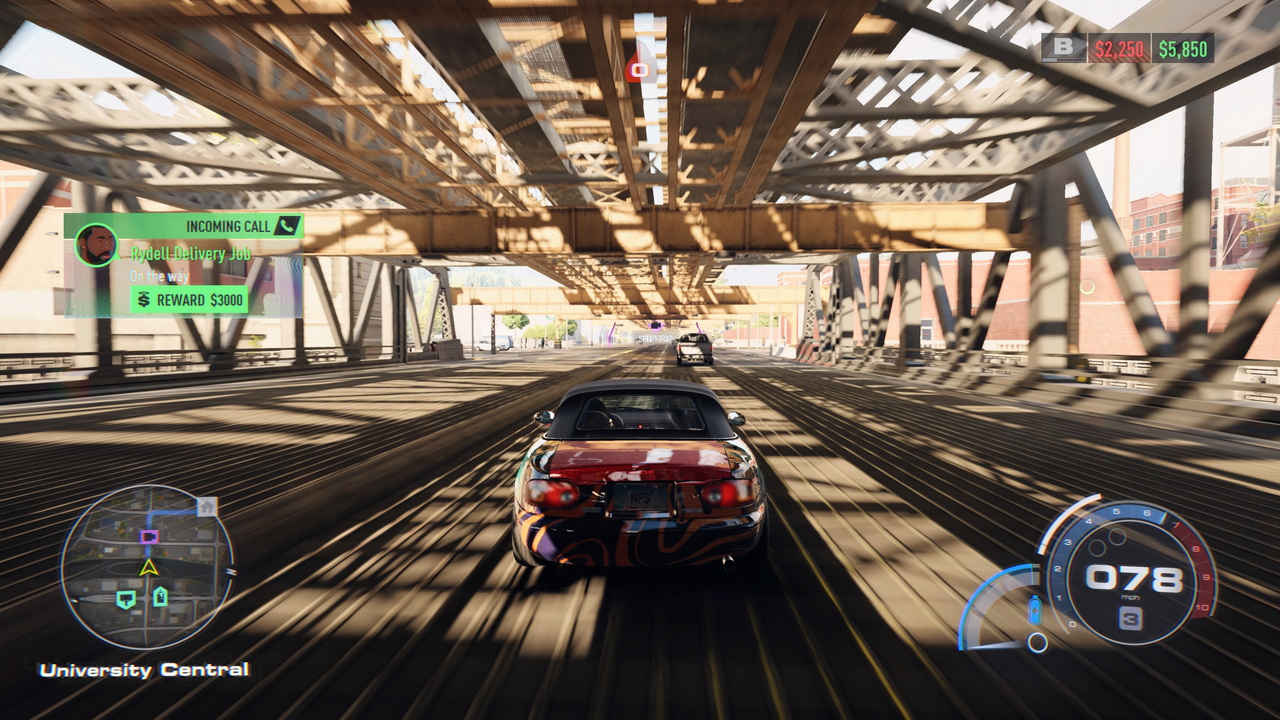Click the dollar sign icon in the reward badge
The width and height of the screenshot is (1280, 720).
click(x=143, y=298)
